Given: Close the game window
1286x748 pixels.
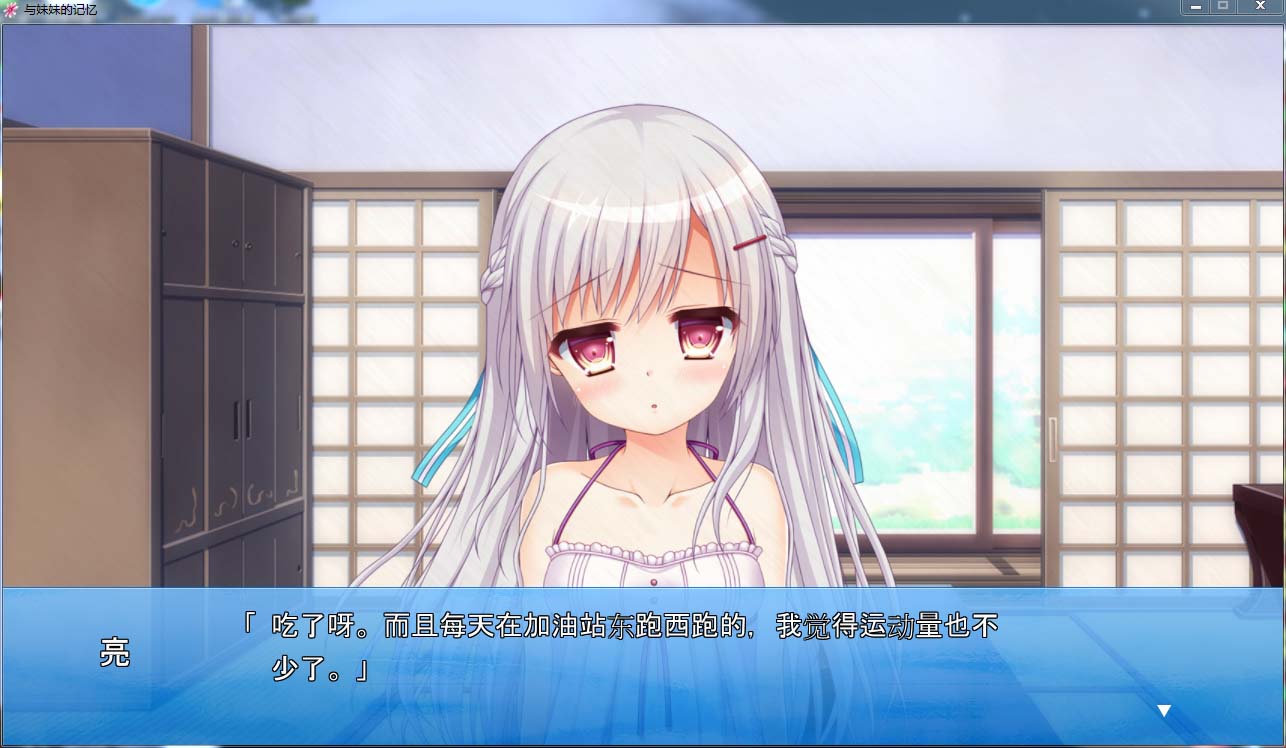Looking at the screenshot, I should tap(1260, 6).
